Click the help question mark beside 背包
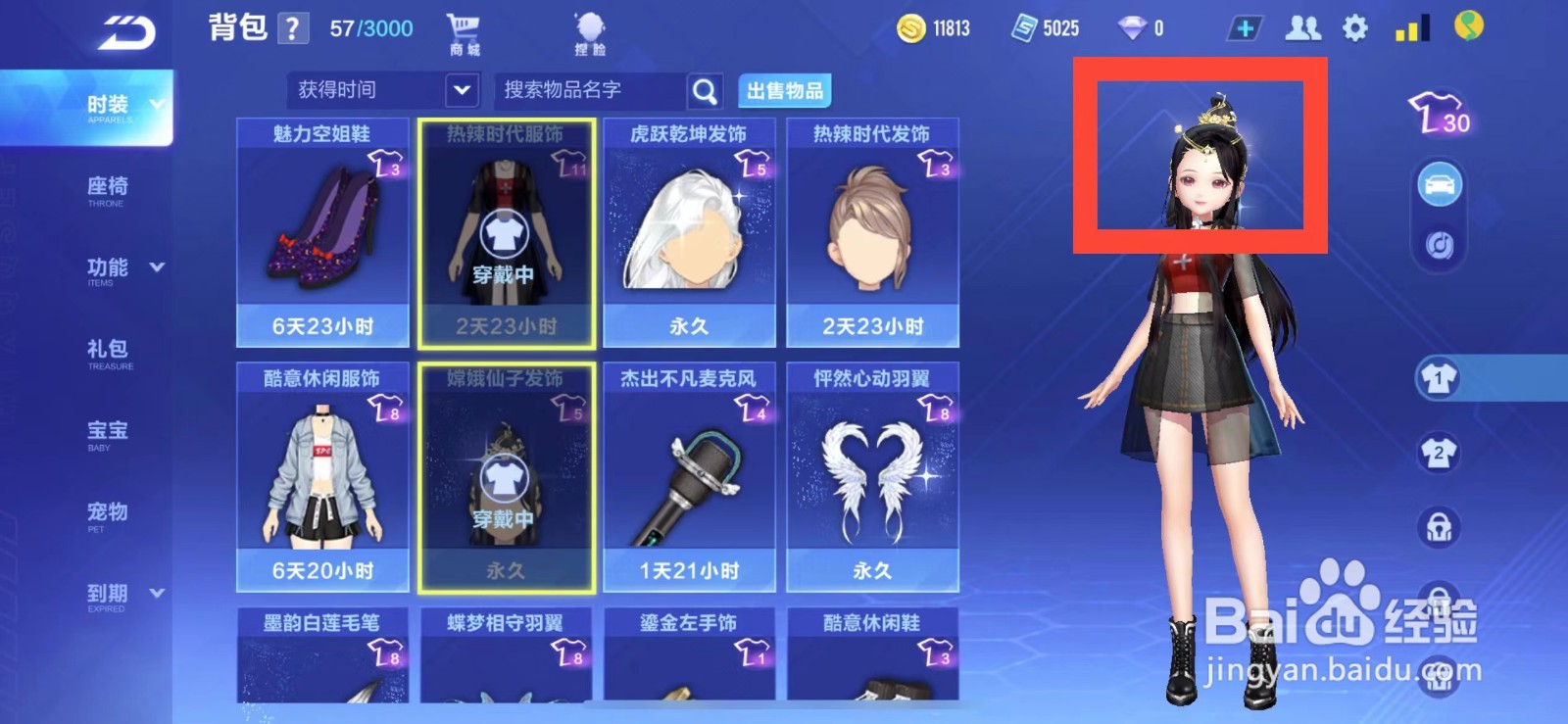This screenshot has height=724, width=1568. click(x=293, y=27)
